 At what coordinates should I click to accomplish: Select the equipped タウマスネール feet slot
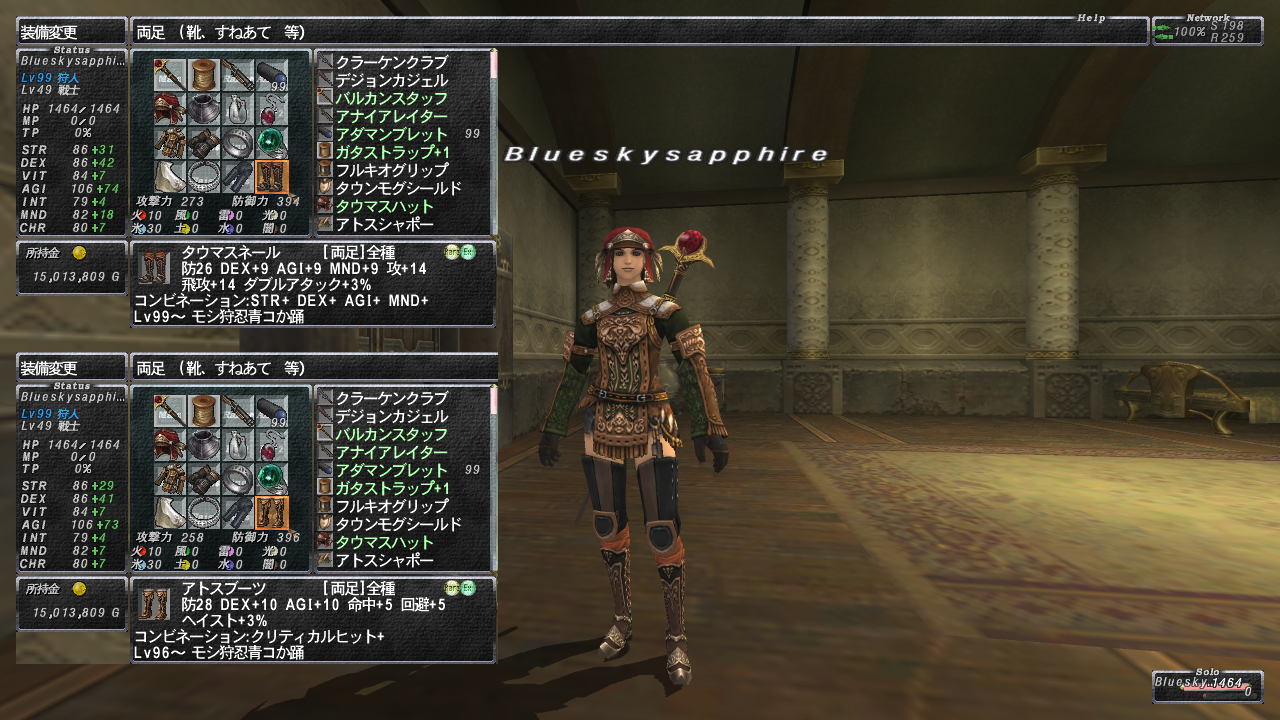point(271,177)
